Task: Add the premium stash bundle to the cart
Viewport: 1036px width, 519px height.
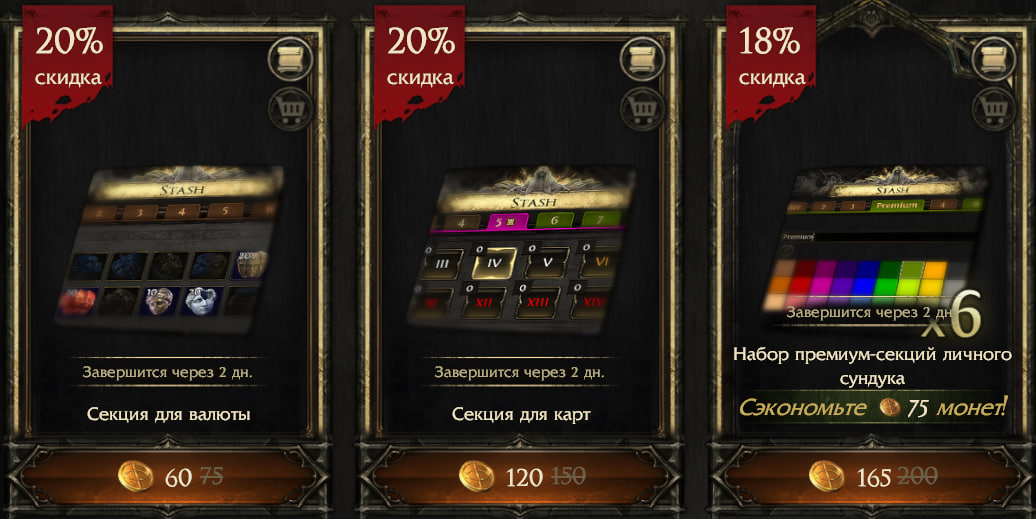Action: pos(994,107)
